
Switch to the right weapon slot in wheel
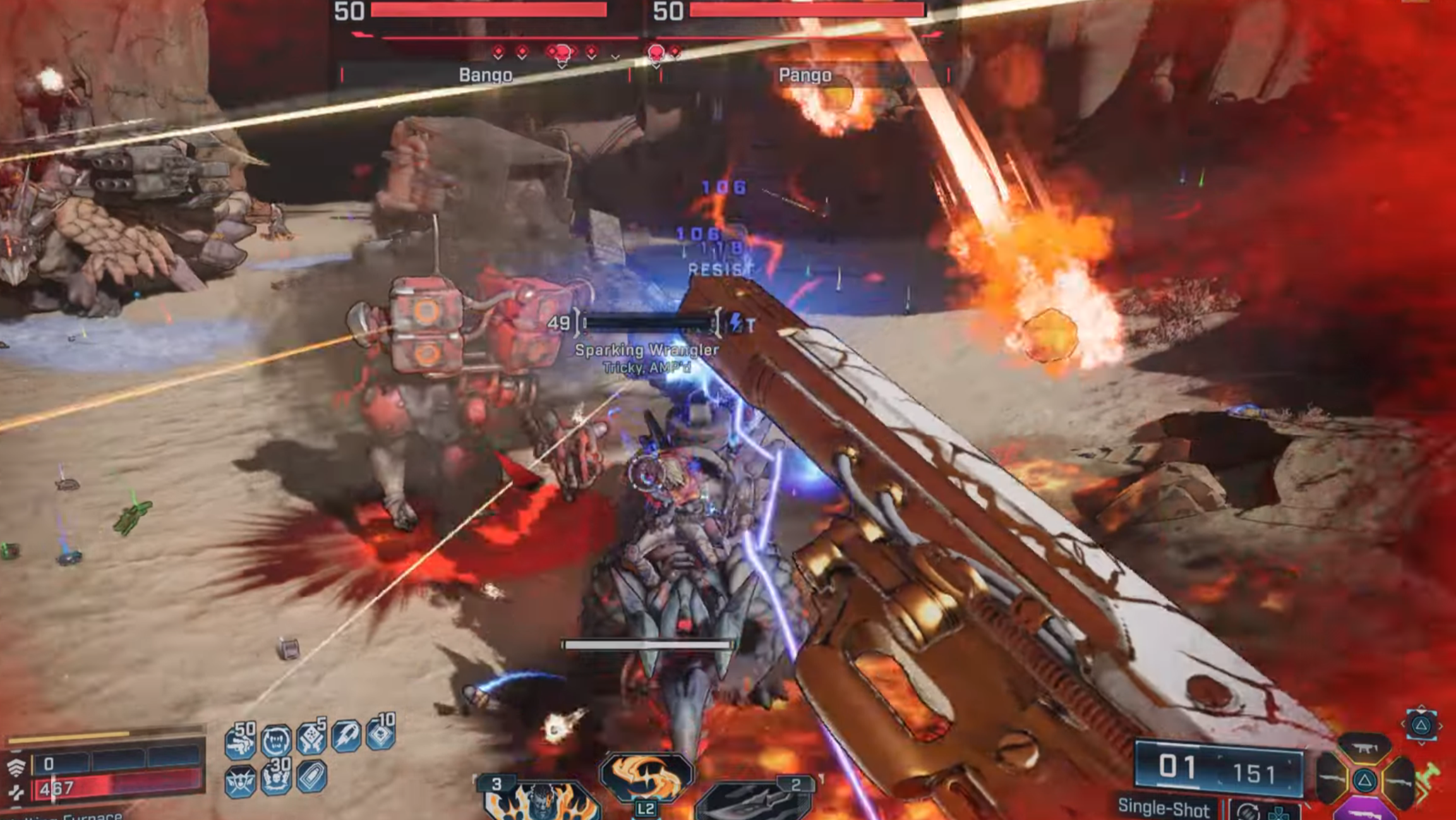pos(1399,781)
